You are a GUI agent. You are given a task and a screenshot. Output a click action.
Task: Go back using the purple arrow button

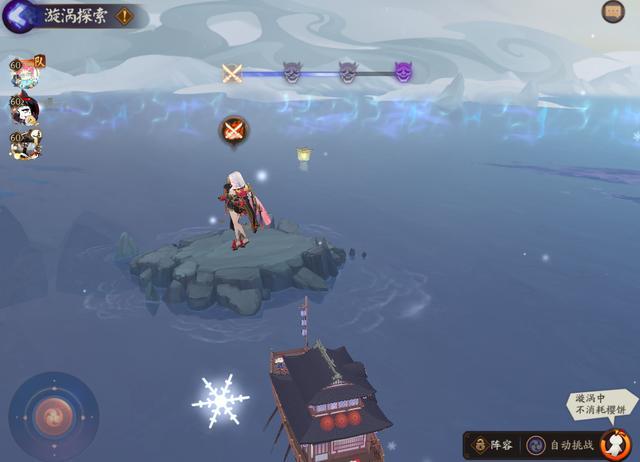click(x=17, y=15)
